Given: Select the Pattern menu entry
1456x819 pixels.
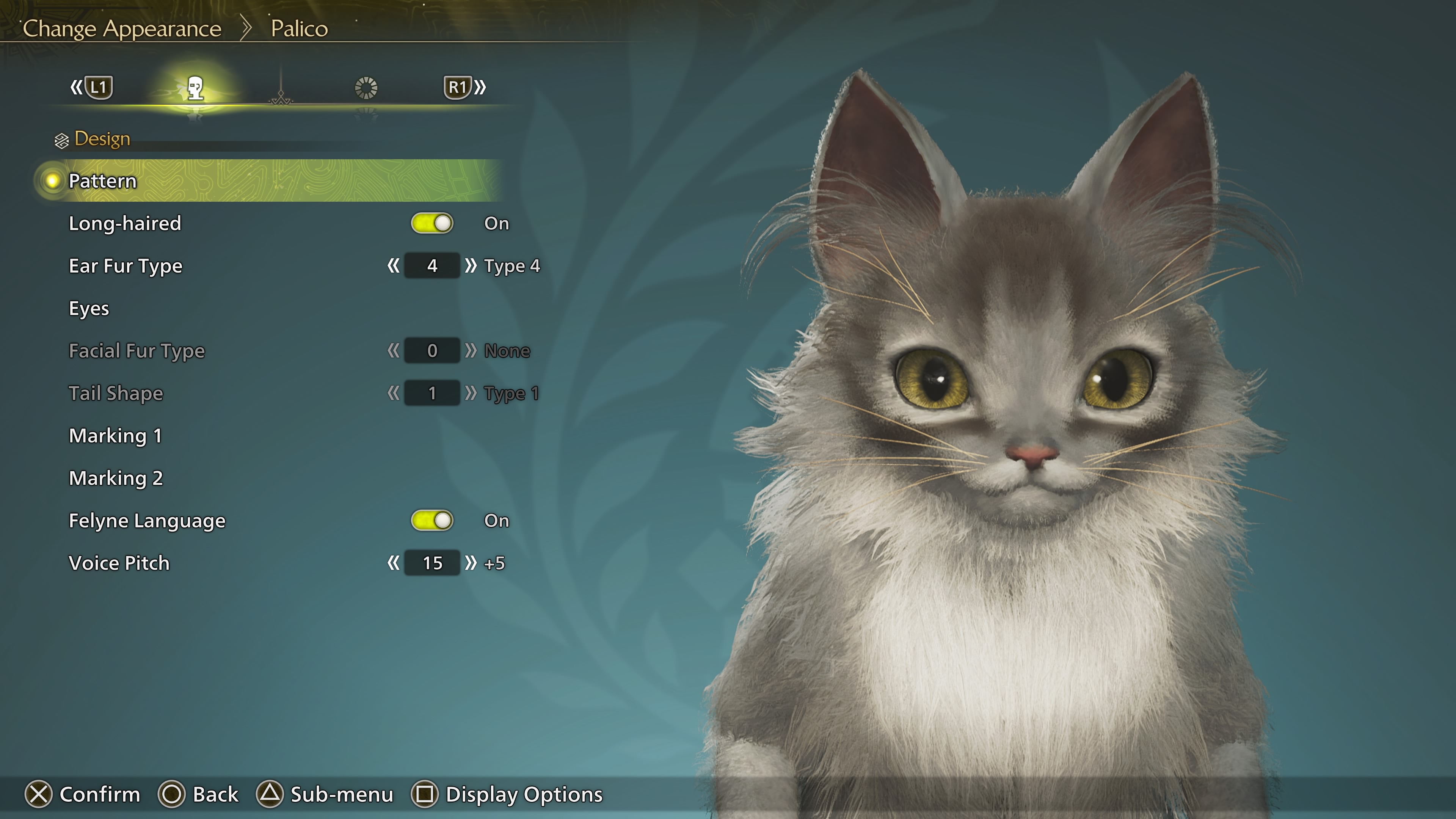Looking at the screenshot, I should click(103, 181).
